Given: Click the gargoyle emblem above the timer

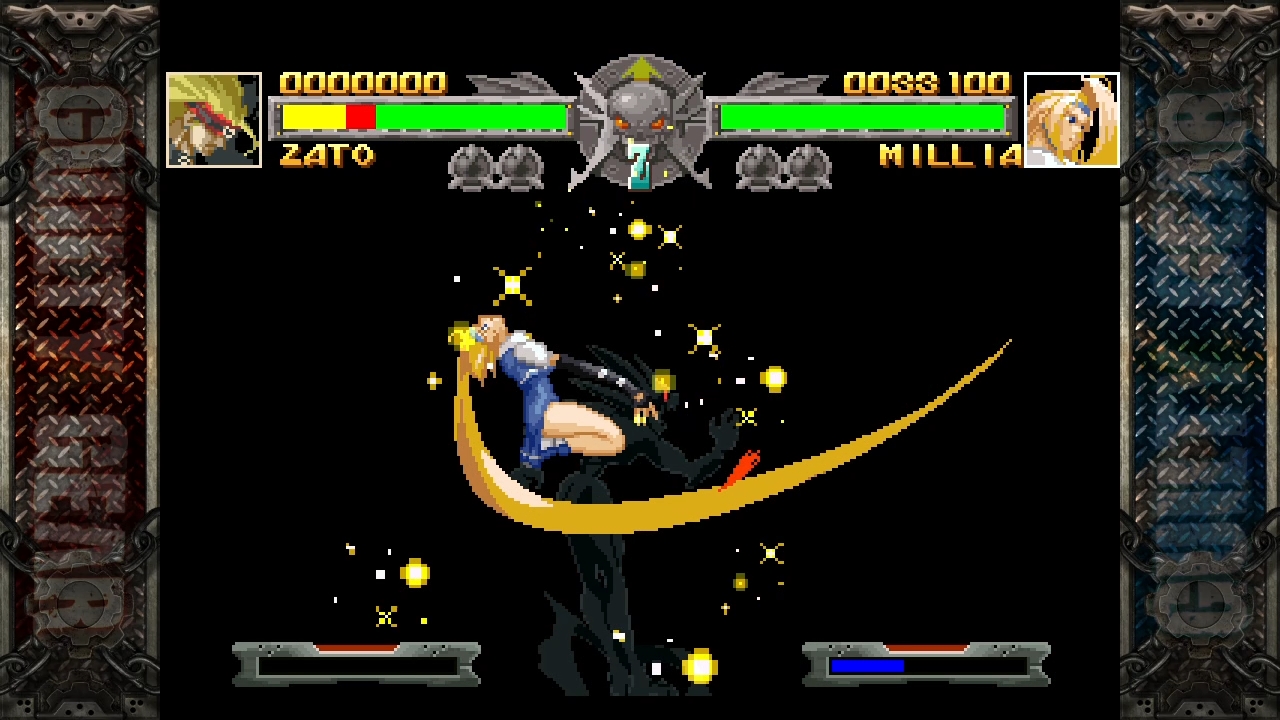Looking at the screenshot, I should [x=641, y=110].
